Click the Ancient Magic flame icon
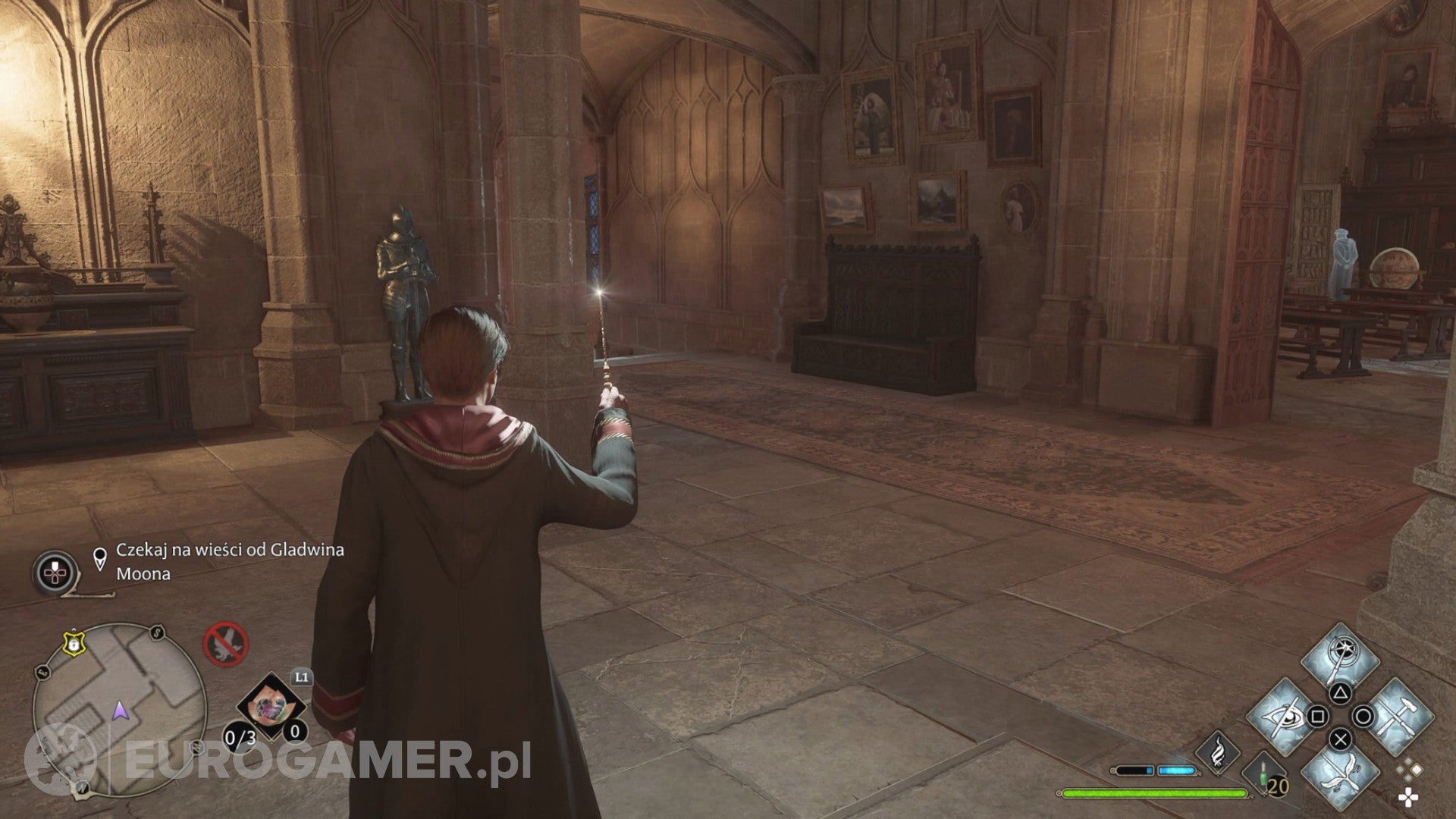The image size is (1456, 819). click(1218, 752)
